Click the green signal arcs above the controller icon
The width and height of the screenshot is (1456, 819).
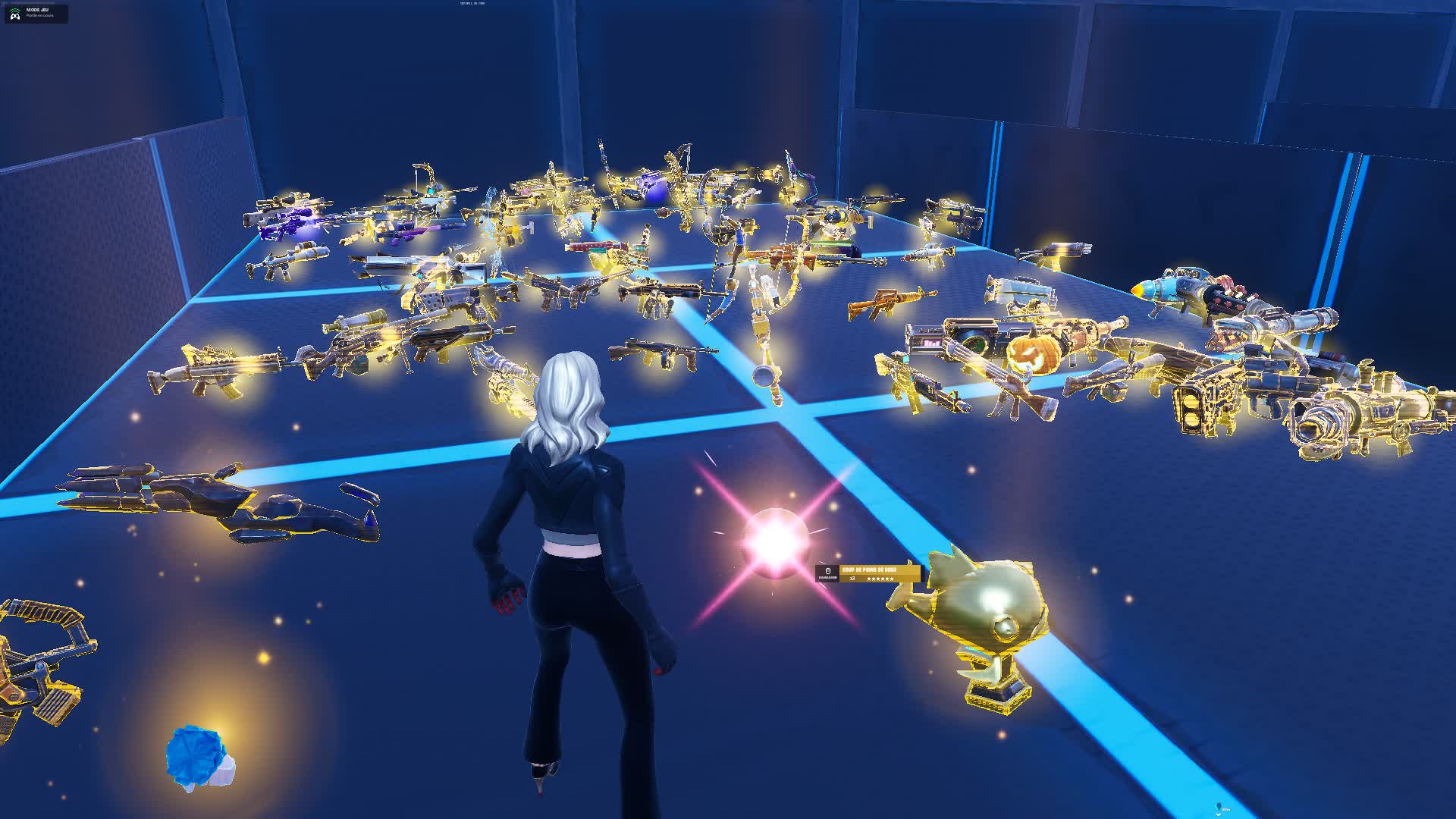point(14,9)
